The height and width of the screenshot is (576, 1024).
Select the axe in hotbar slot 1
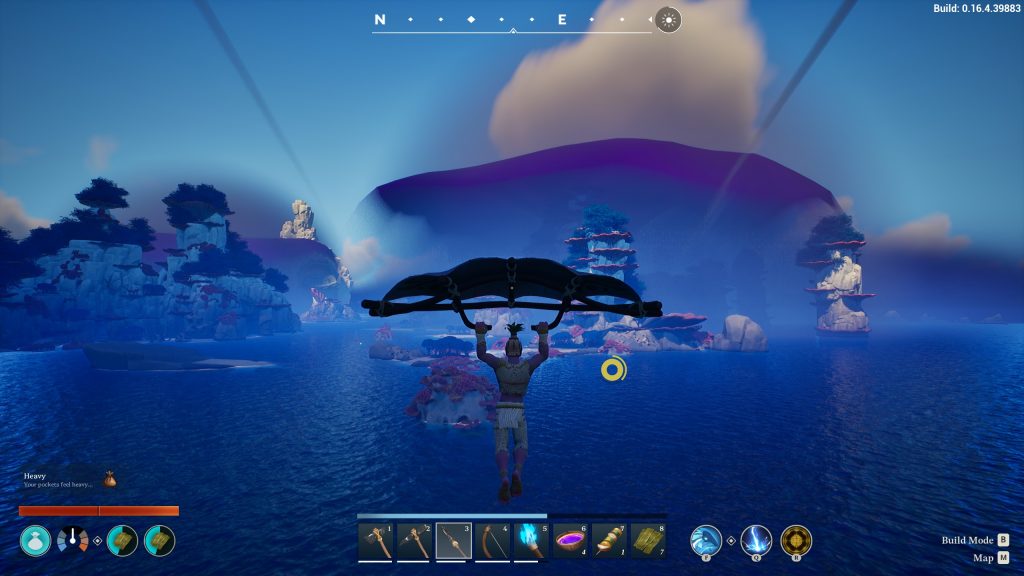coord(375,541)
